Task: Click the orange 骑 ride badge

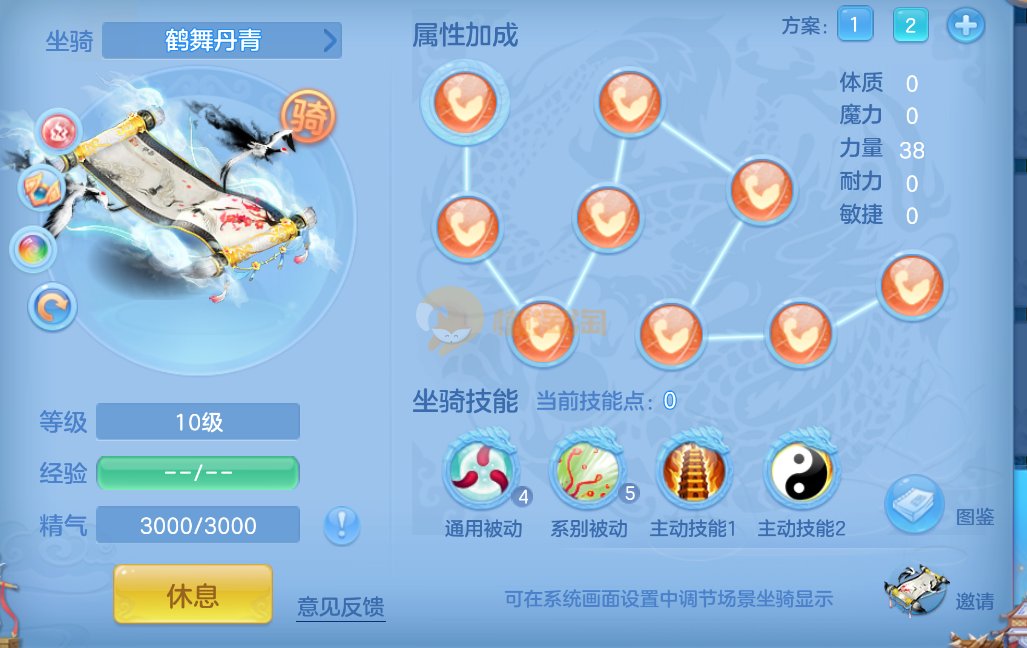Action: pyautogui.click(x=308, y=119)
